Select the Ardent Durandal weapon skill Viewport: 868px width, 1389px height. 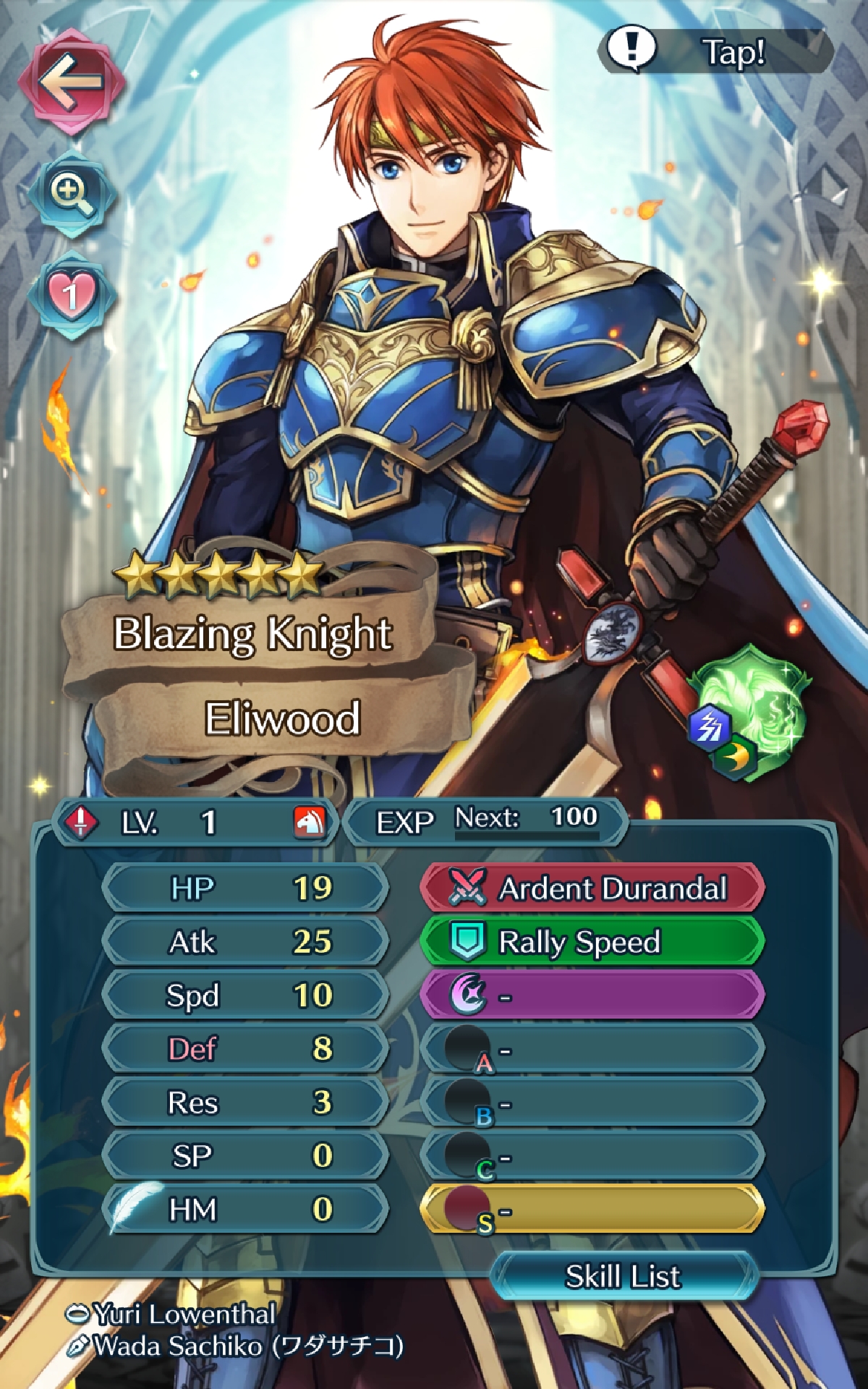[592, 888]
